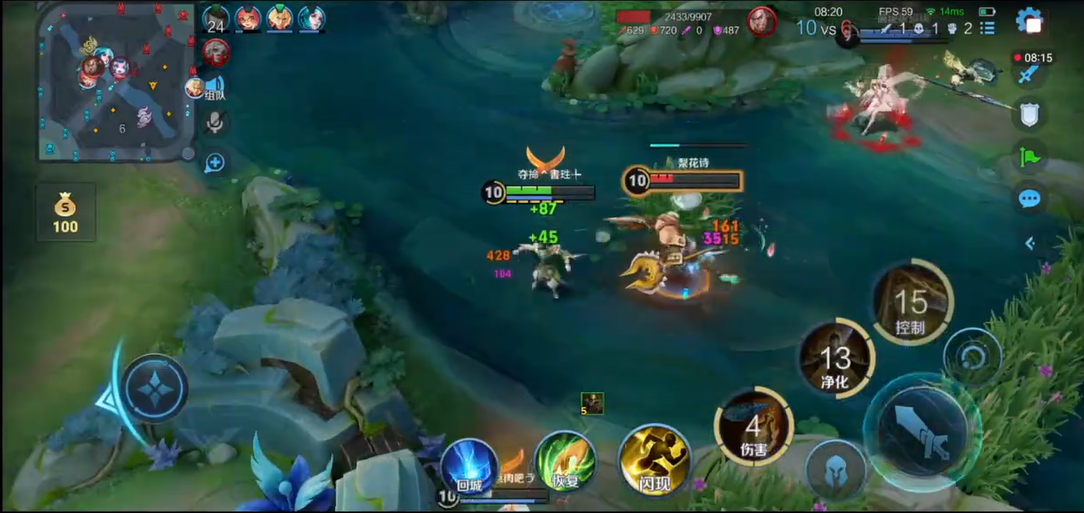Send the green flag gather signal
This screenshot has width=1084, height=513.
coord(1029,156)
